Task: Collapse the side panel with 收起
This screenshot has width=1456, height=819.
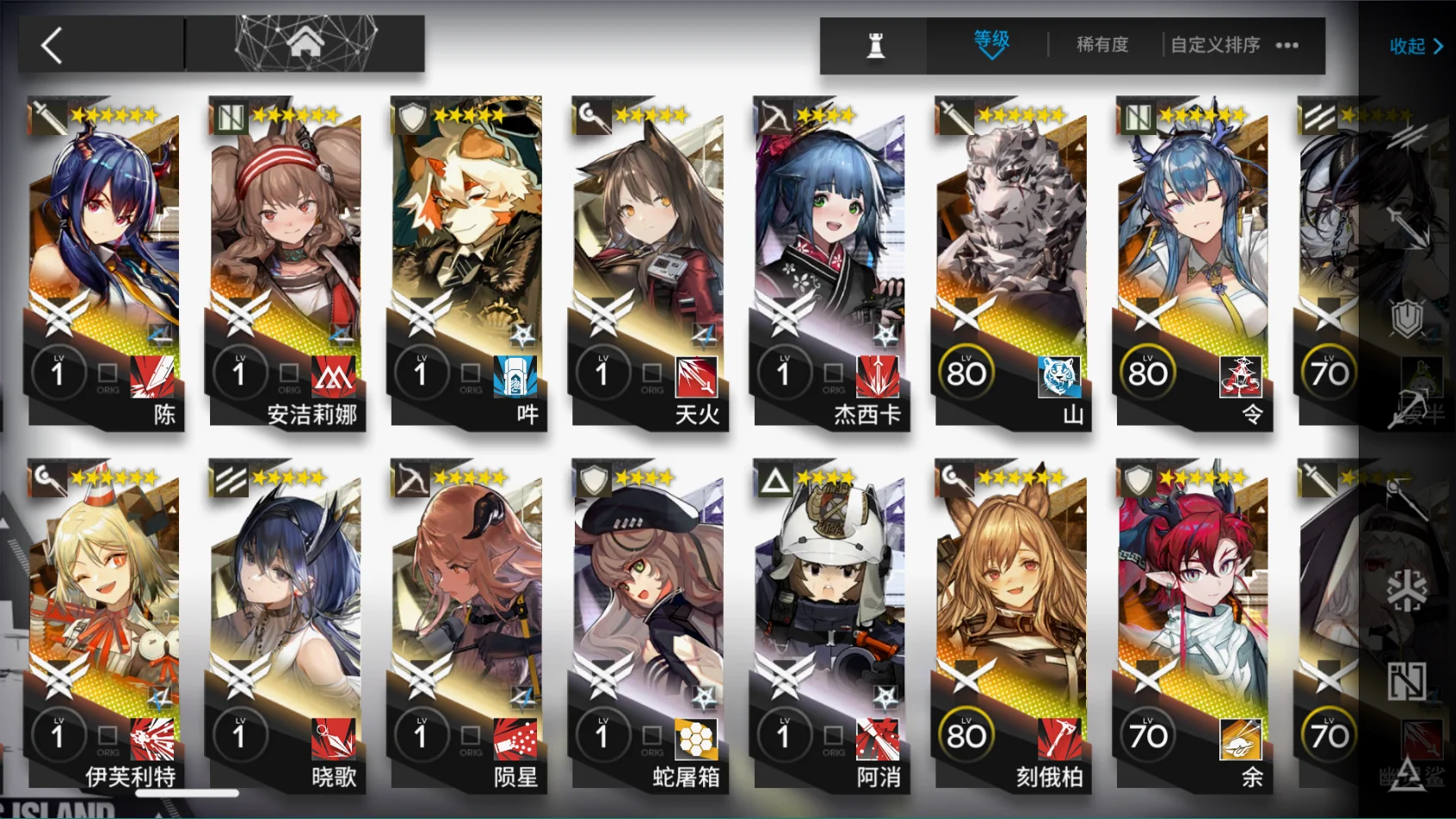Action: tap(1416, 46)
